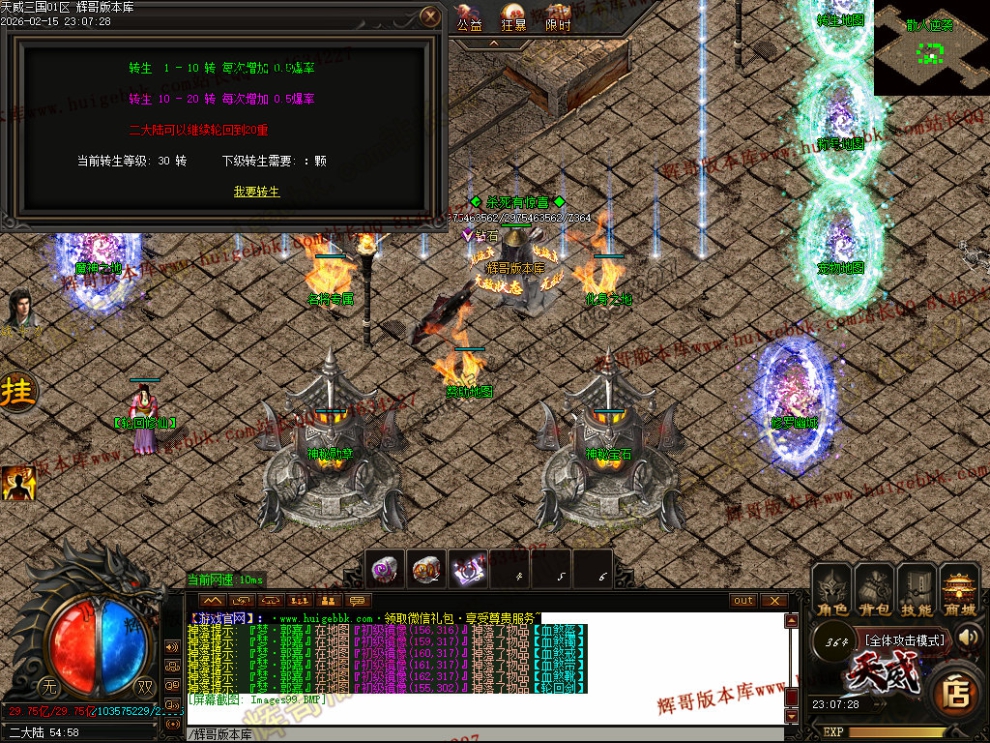990x743 pixels.
Task: Use the orange scroll in the hotbar
Action: tap(427, 569)
